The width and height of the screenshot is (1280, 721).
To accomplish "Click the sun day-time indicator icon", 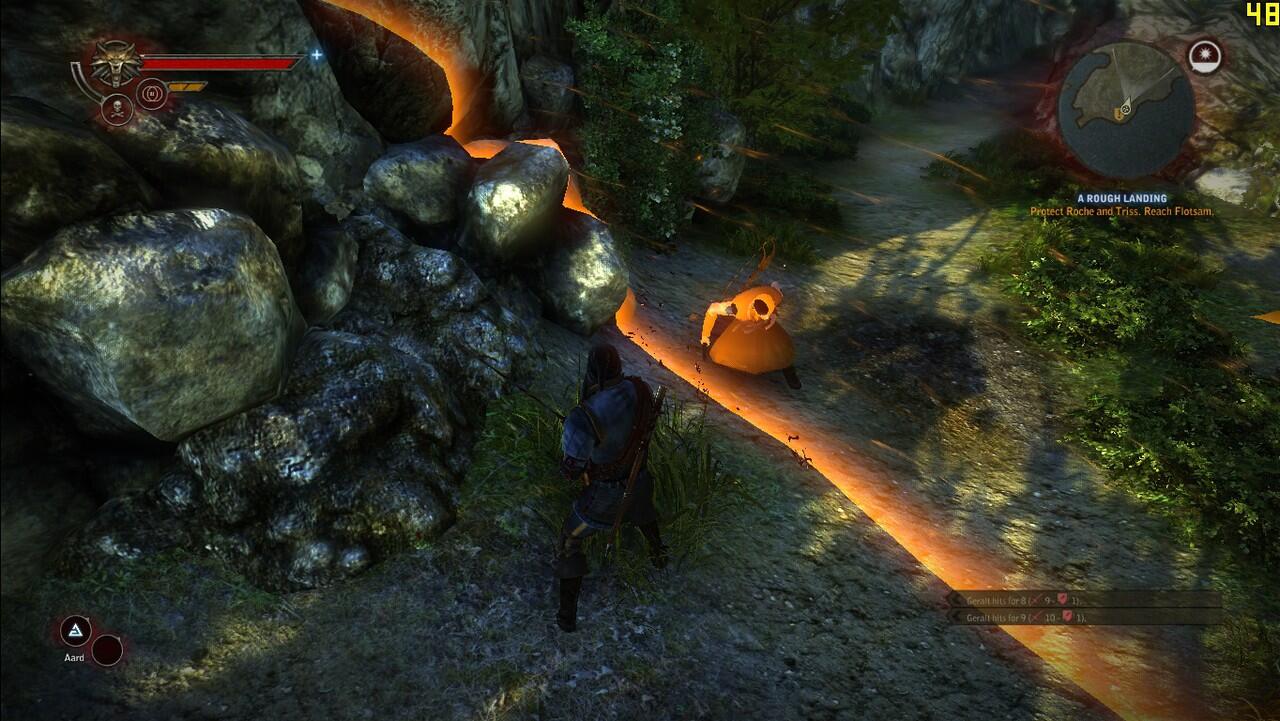I will 1206,56.
